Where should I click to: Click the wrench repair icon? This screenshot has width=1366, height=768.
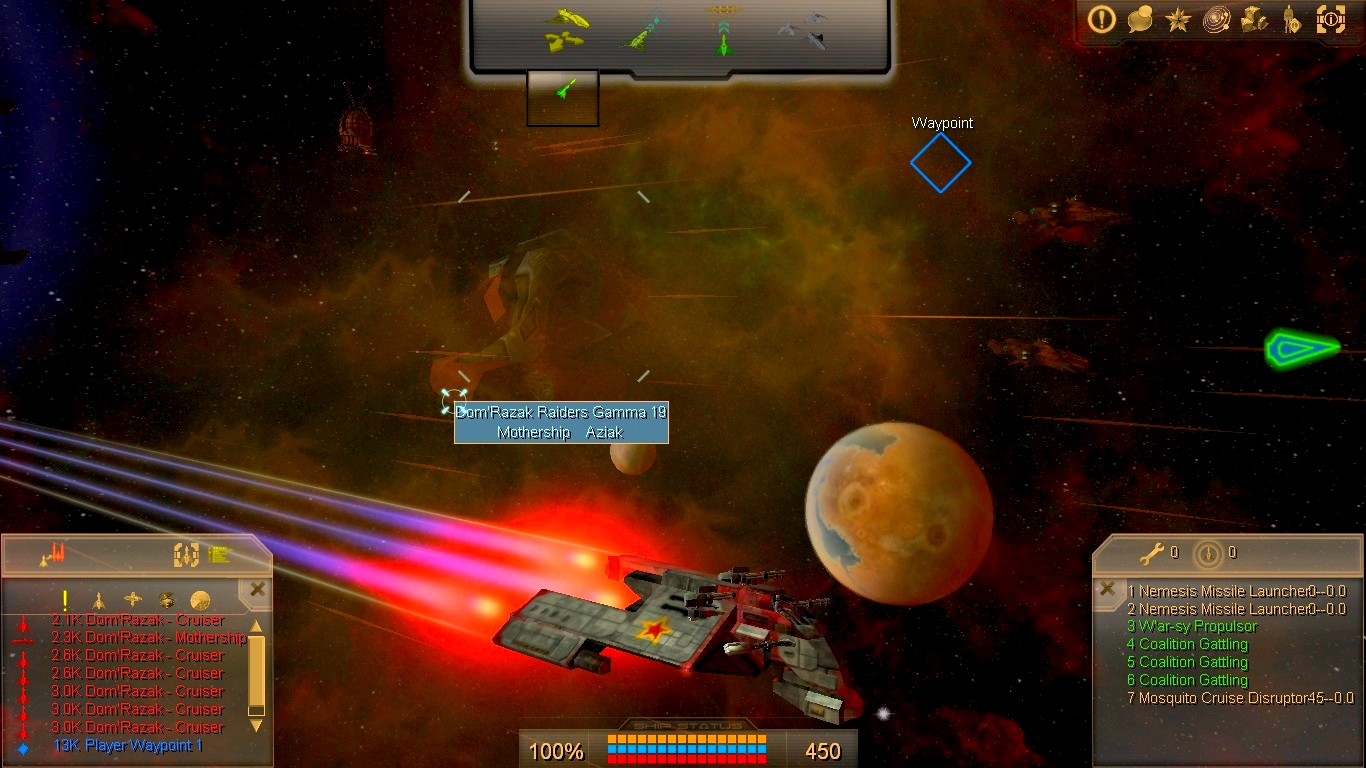(1152, 552)
